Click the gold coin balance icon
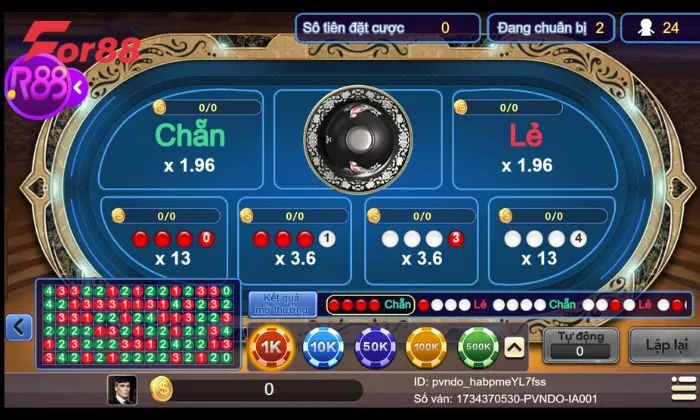The height and width of the screenshot is (420, 700). pos(161,389)
